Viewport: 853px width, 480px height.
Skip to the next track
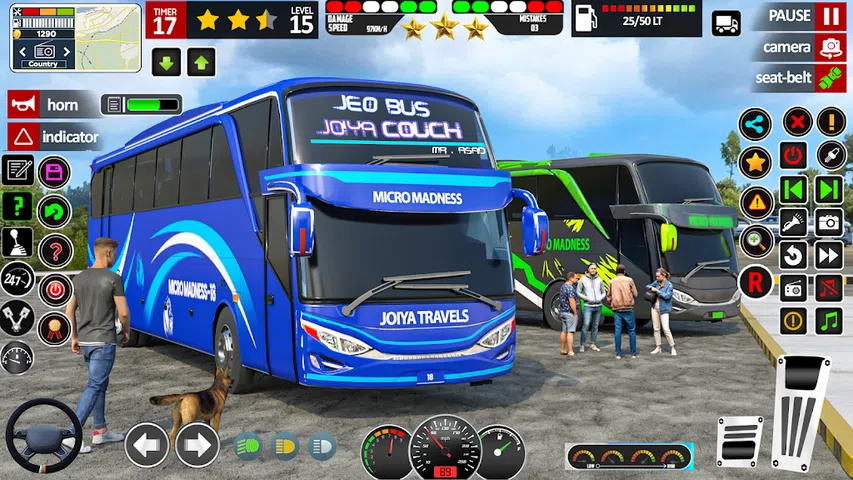(x=830, y=189)
